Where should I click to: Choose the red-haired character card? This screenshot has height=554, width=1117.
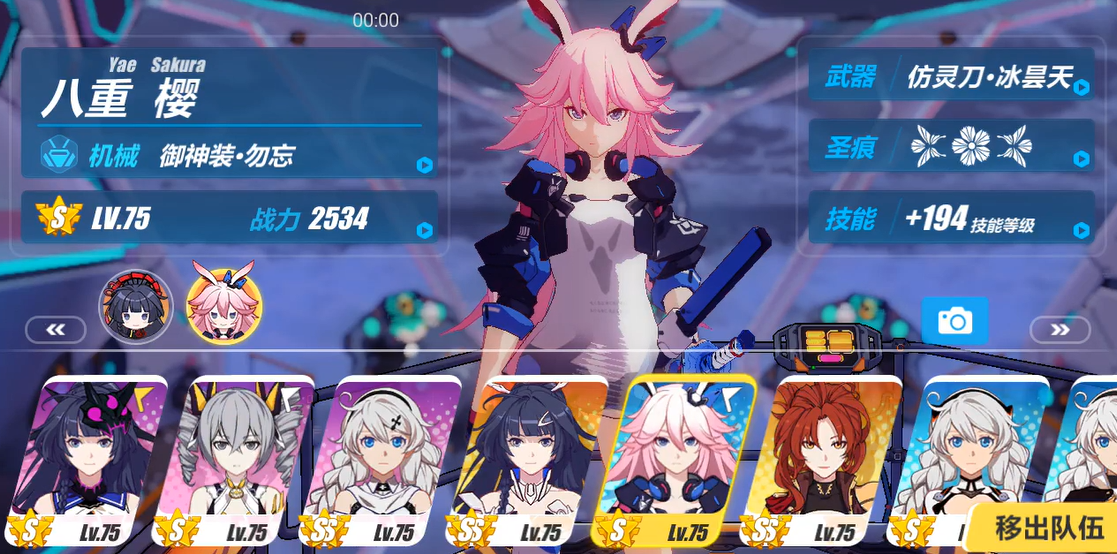(826, 460)
